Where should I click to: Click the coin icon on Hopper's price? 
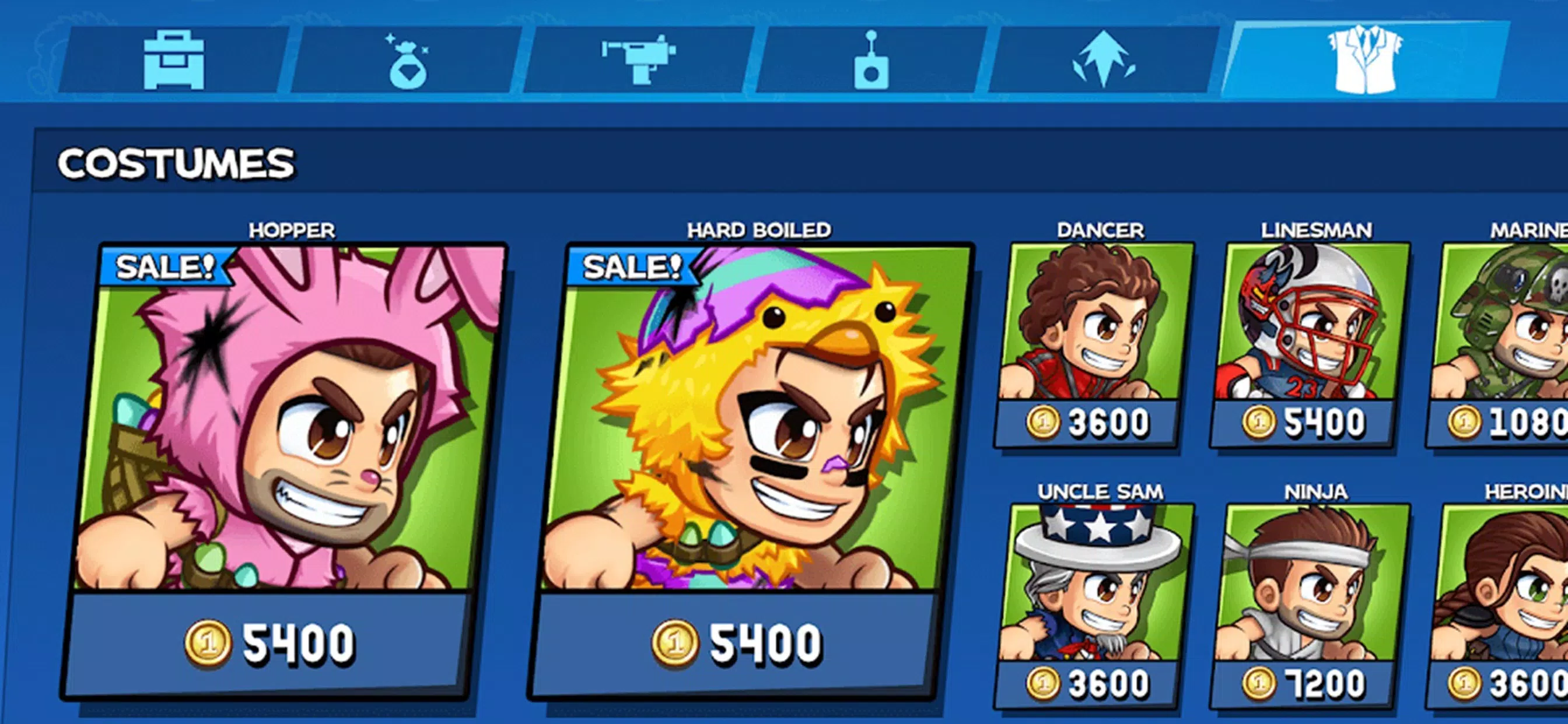(x=208, y=642)
